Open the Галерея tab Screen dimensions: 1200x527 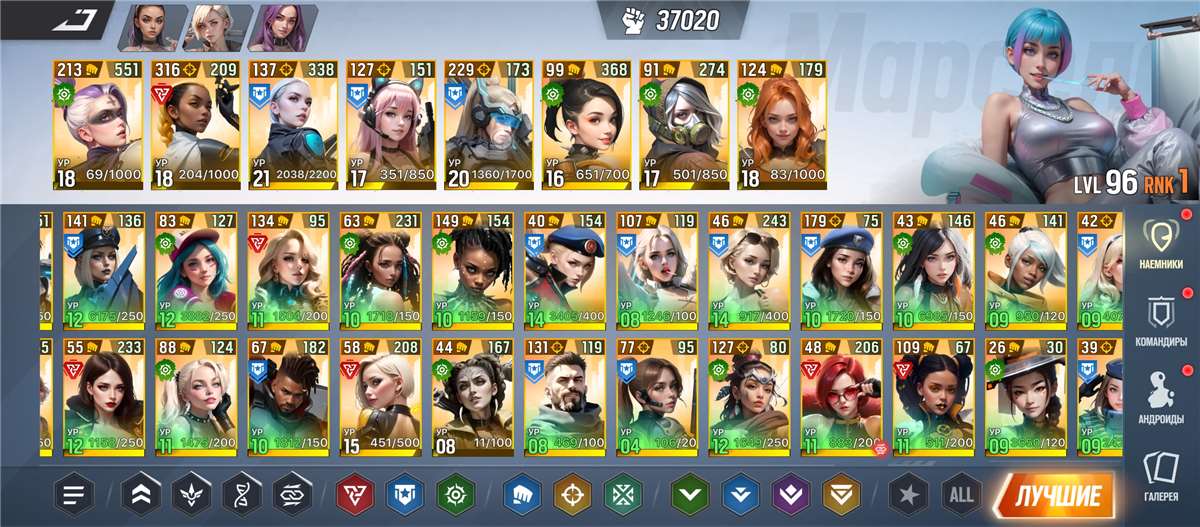pos(1162,474)
